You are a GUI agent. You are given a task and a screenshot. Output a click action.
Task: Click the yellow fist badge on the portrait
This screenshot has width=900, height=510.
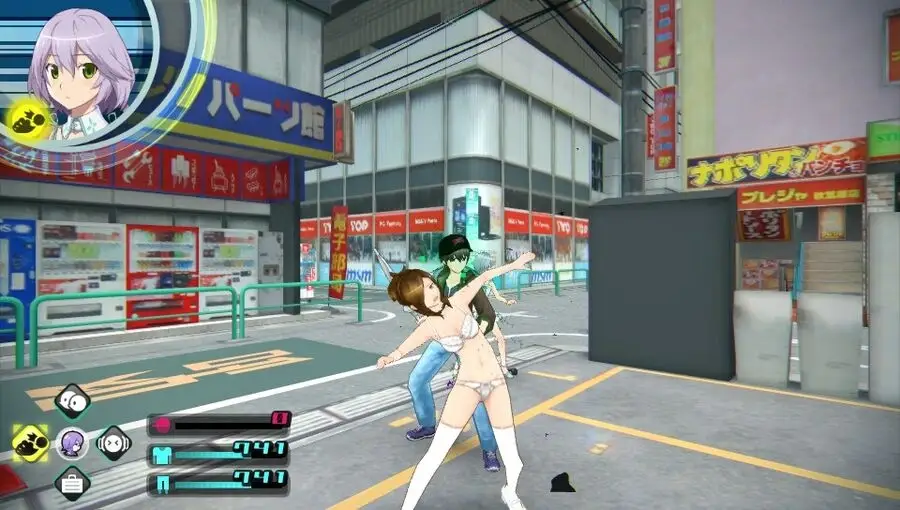point(29,120)
